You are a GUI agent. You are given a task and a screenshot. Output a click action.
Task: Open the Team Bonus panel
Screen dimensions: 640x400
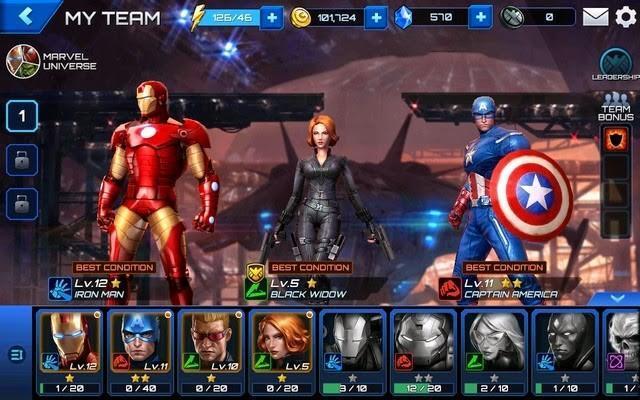(614, 112)
